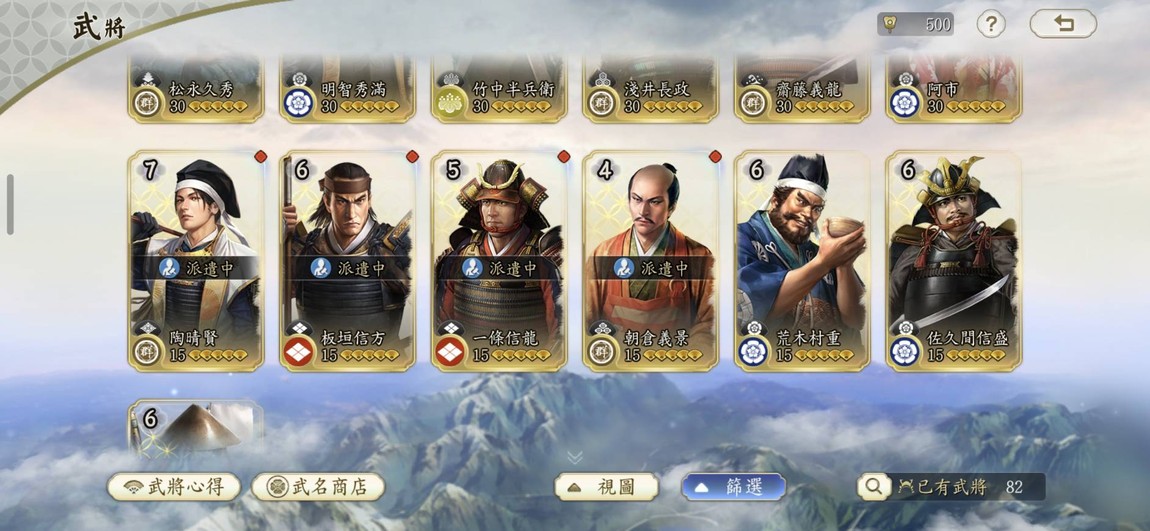Choose the 明智秀満 officer card
Image resolution: width=1150 pixels, height=531 pixels.
[x=348, y=90]
